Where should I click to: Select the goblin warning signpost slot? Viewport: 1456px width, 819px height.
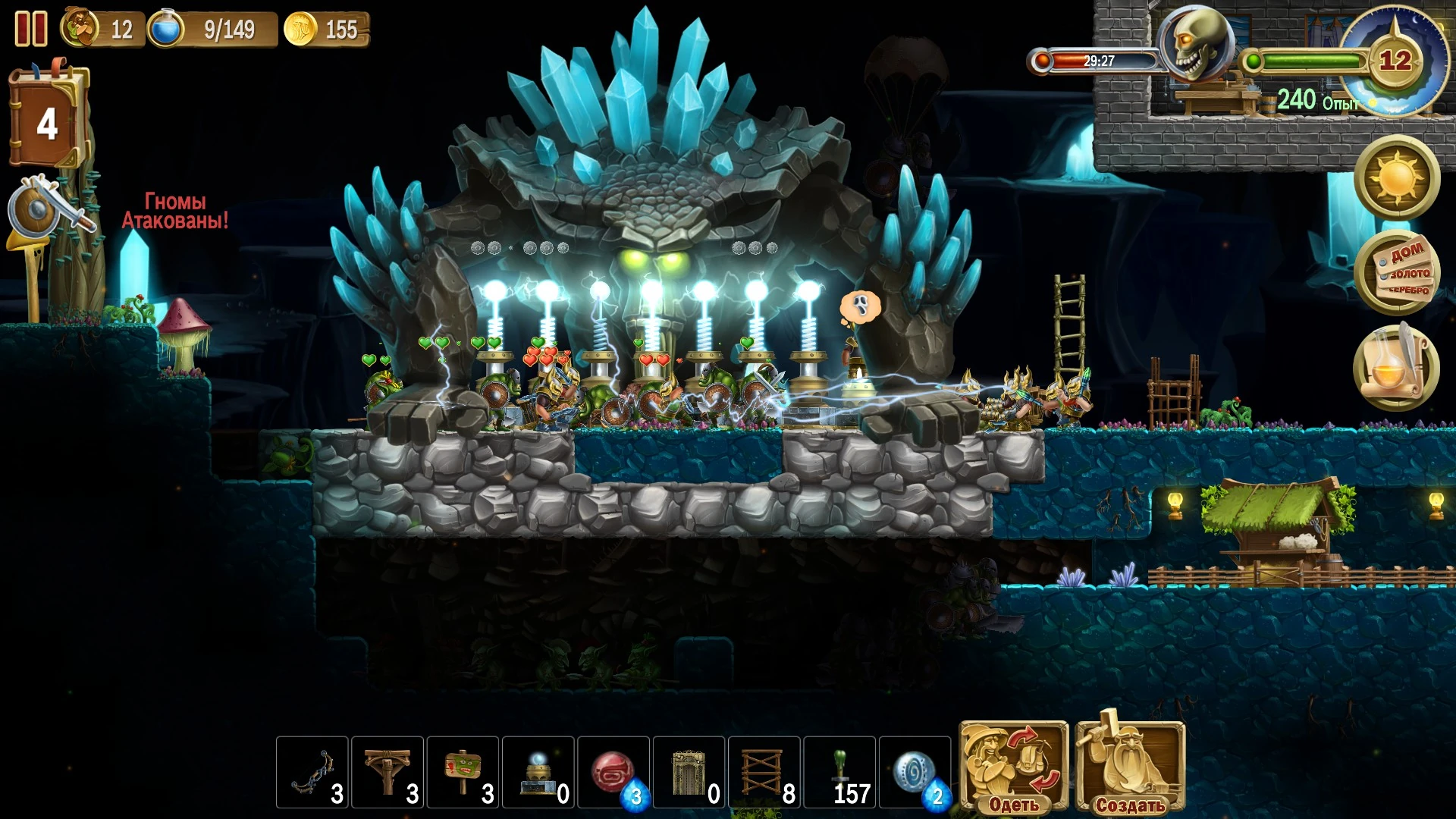tap(463, 772)
